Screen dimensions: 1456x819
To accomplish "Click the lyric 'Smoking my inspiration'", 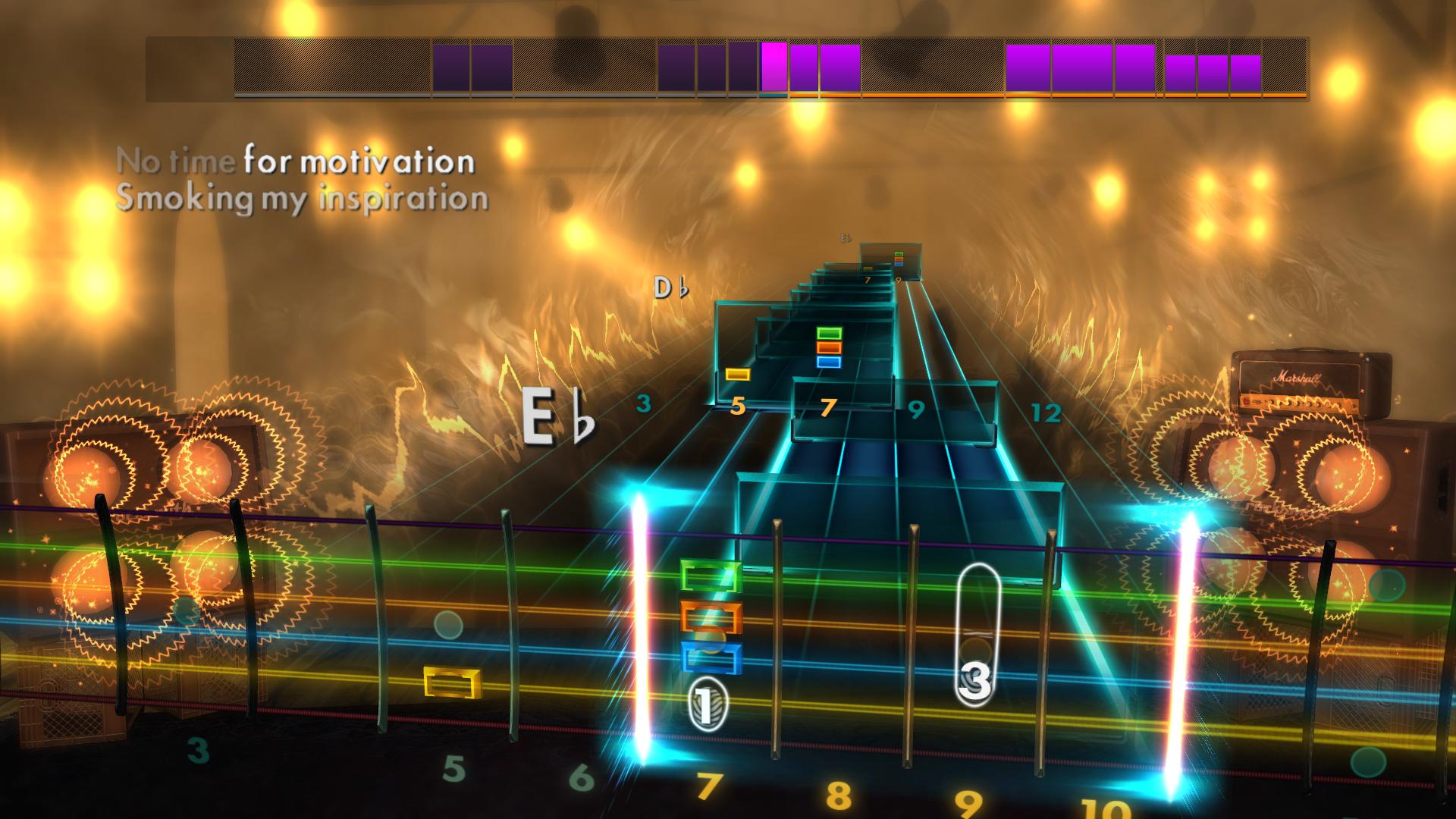I will pyautogui.click(x=303, y=197).
